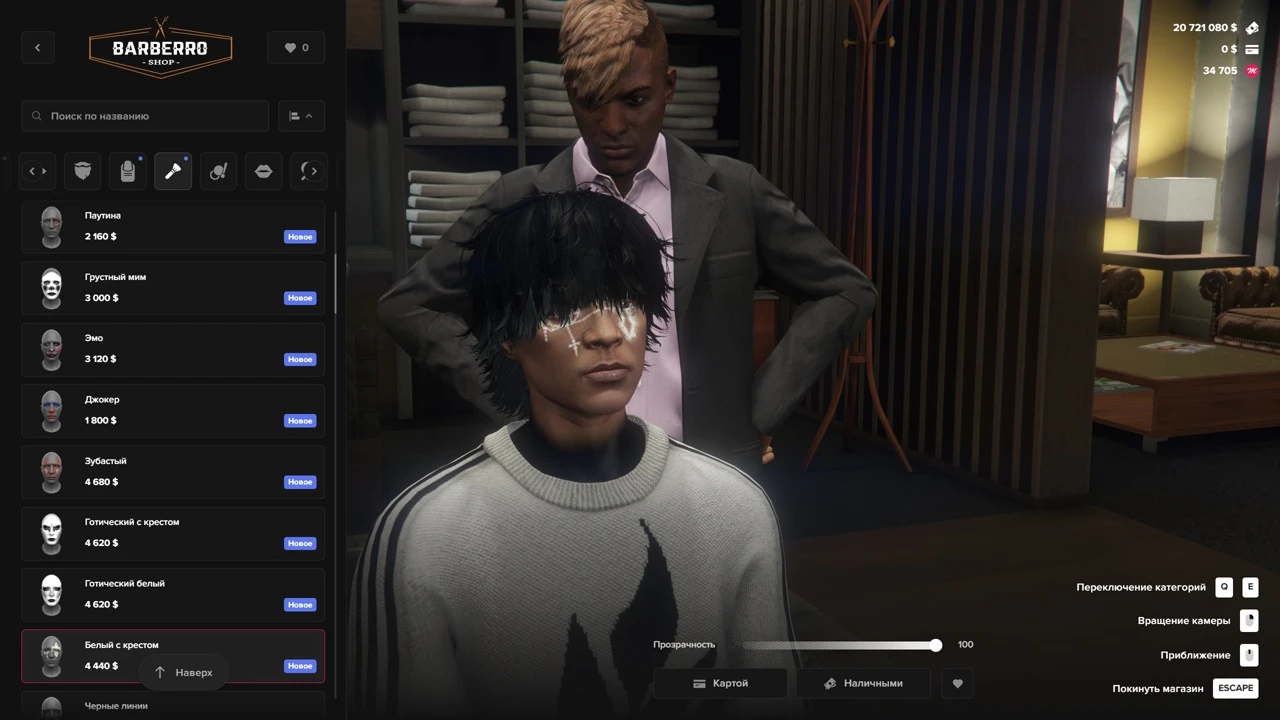Open the sort order dropdown

[x=300, y=116]
